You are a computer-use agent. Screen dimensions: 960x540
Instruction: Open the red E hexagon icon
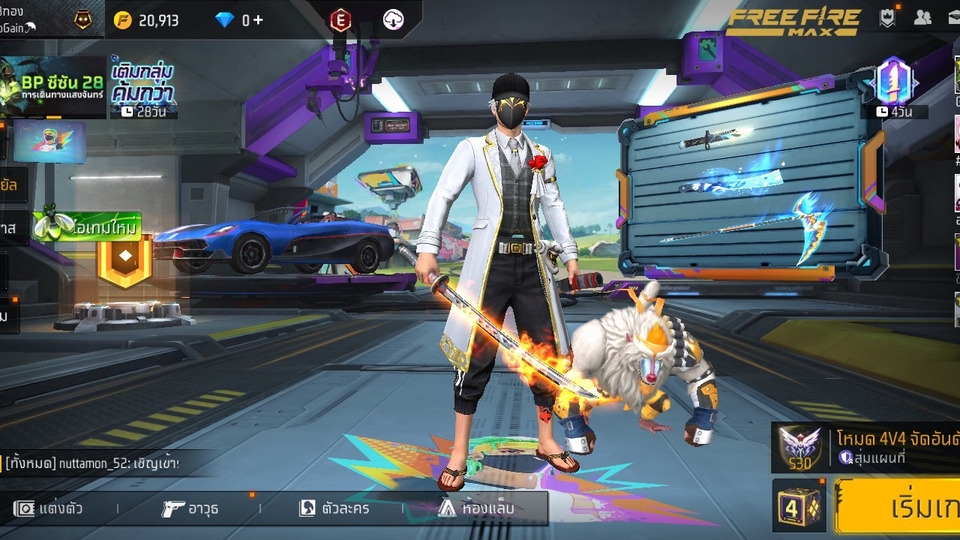(341, 19)
